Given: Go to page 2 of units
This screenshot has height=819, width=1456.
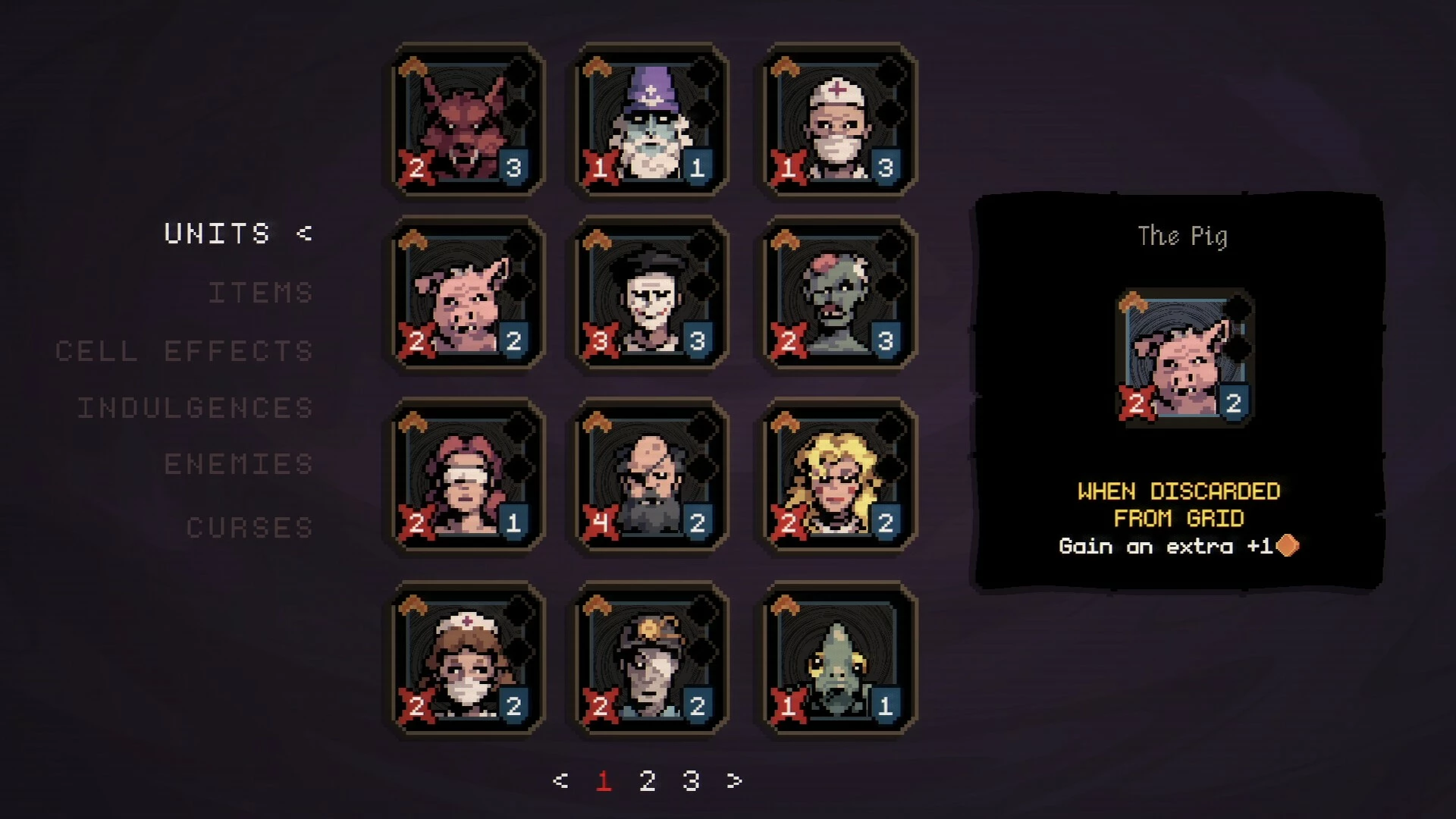Looking at the screenshot, I should (x=647, y=780).
